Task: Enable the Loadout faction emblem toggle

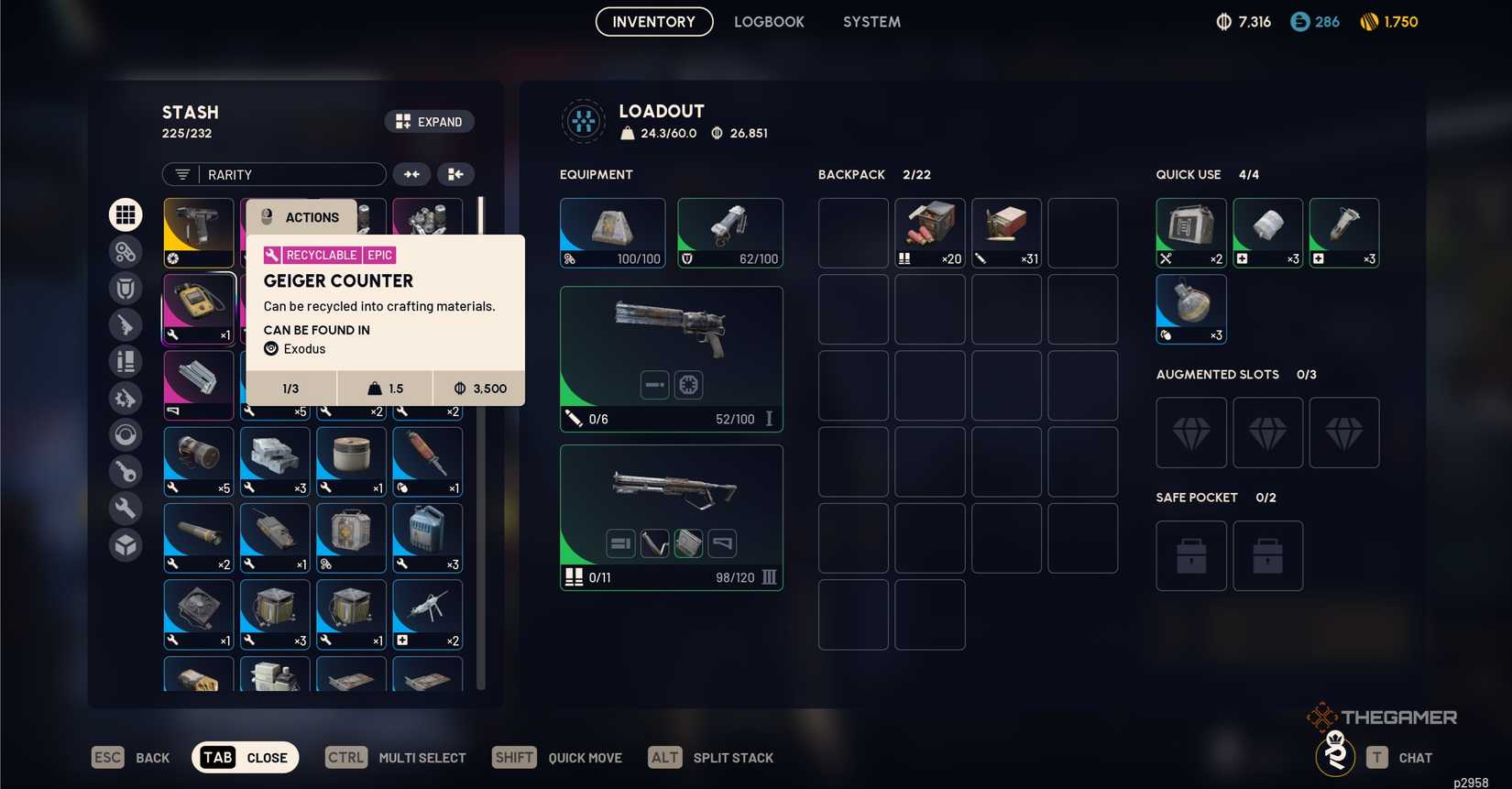Action: 584,120
